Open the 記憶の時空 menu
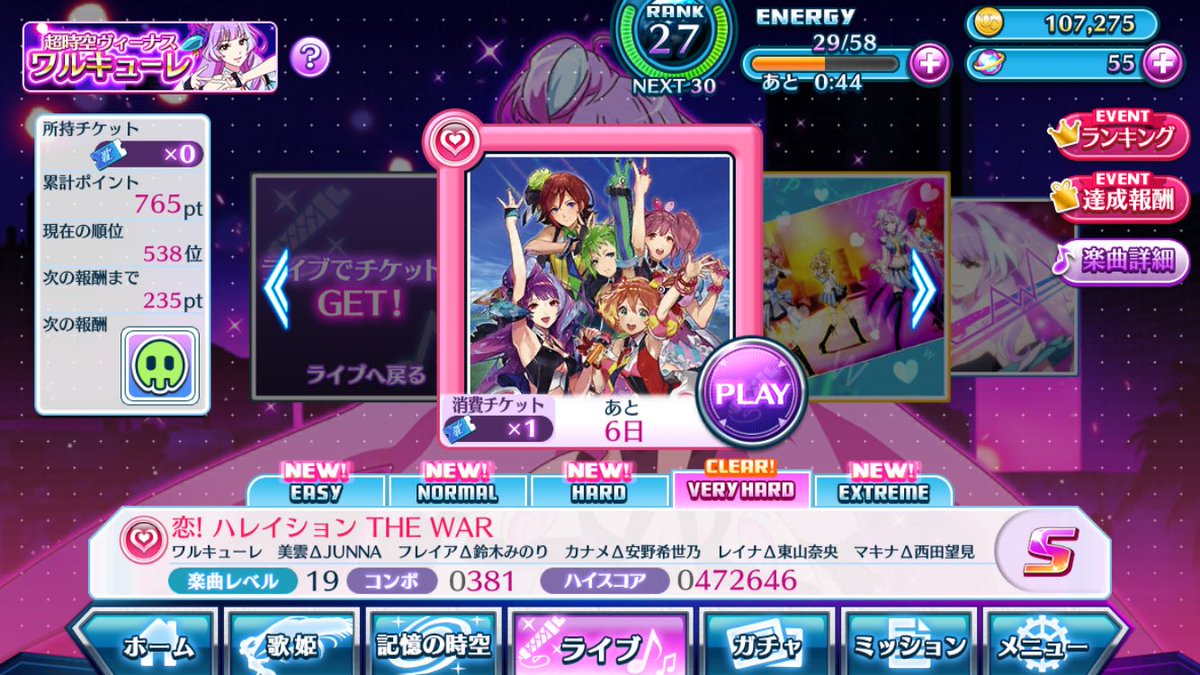The image size is (1200, 675). pos(434,646)
